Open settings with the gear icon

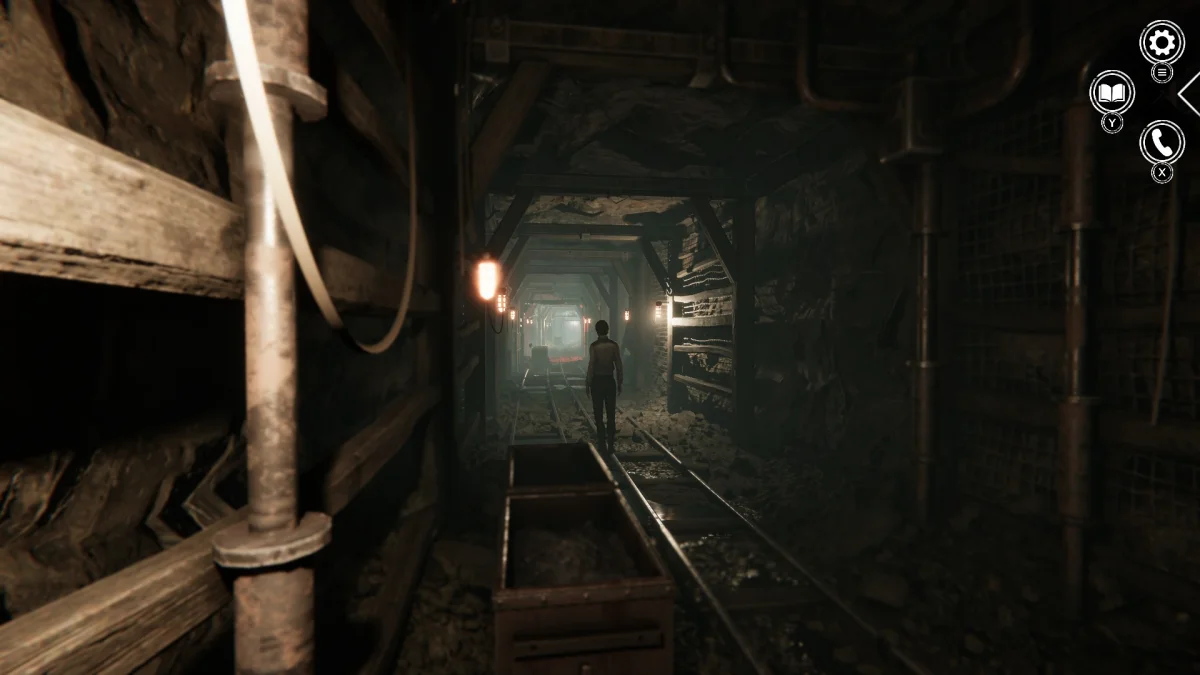1161,42
